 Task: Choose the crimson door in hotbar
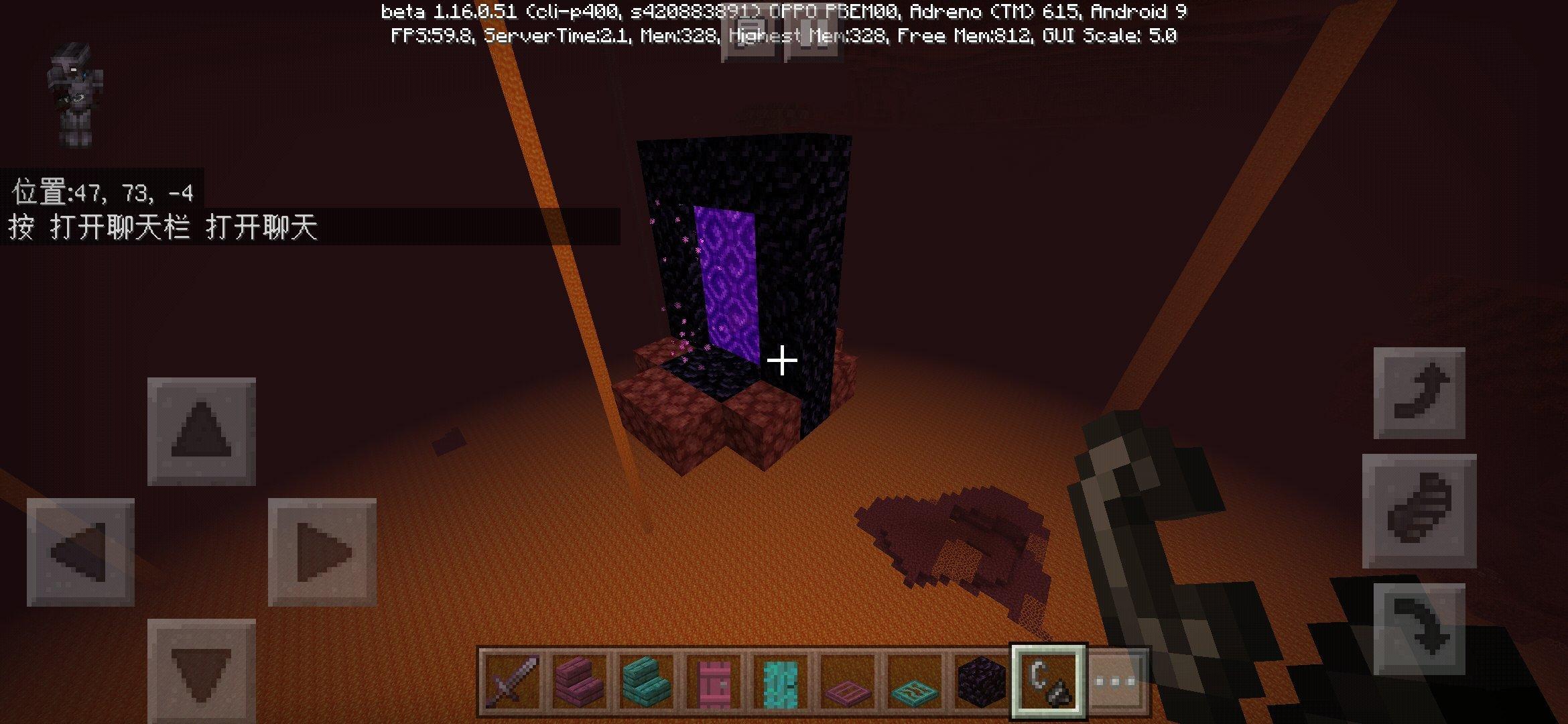(x=713, y=682)
